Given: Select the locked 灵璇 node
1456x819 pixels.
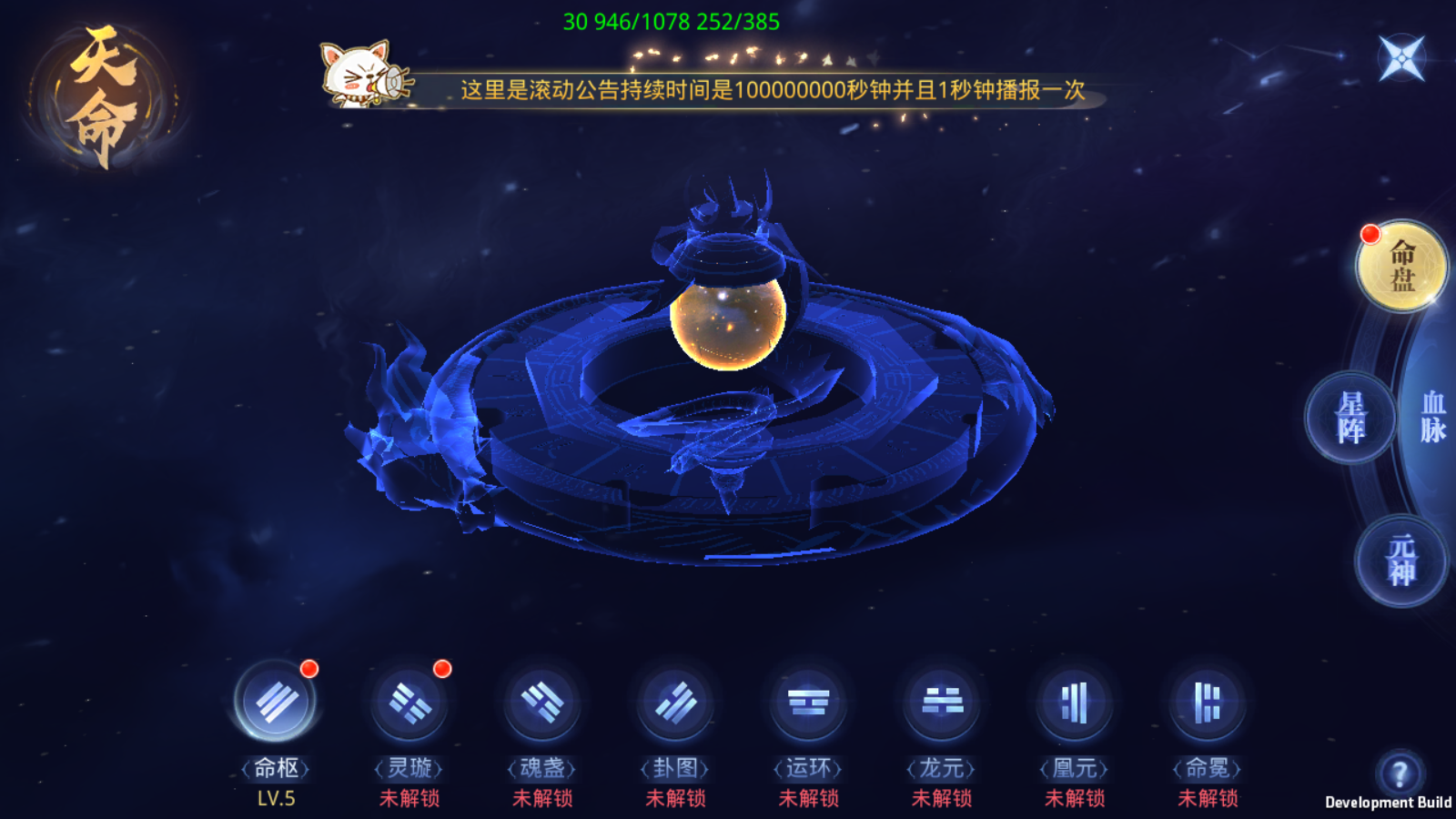Looking at the screenshot, I should (409, 703).
